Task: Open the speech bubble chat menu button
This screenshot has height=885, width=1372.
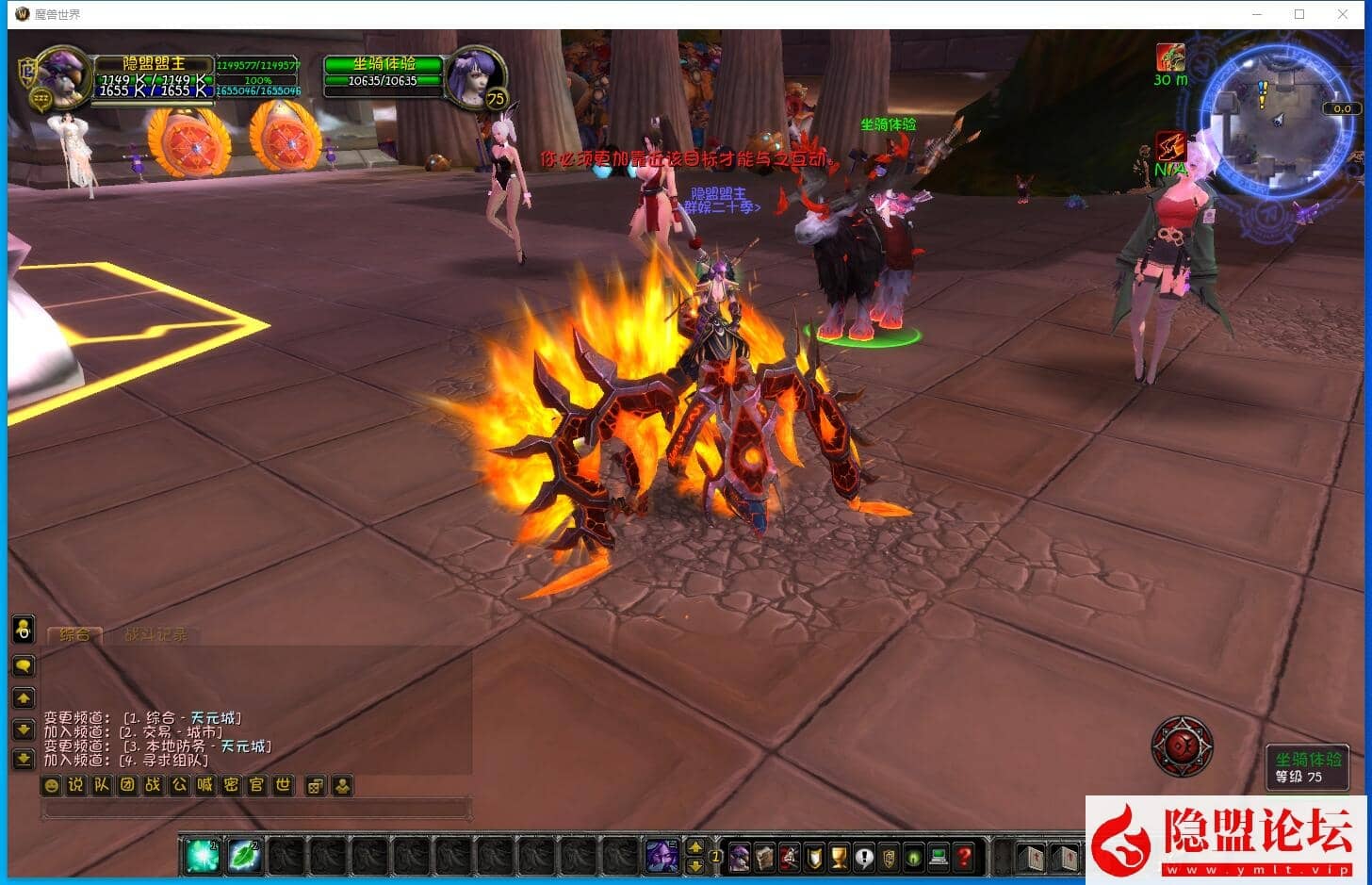Action: 23,666
